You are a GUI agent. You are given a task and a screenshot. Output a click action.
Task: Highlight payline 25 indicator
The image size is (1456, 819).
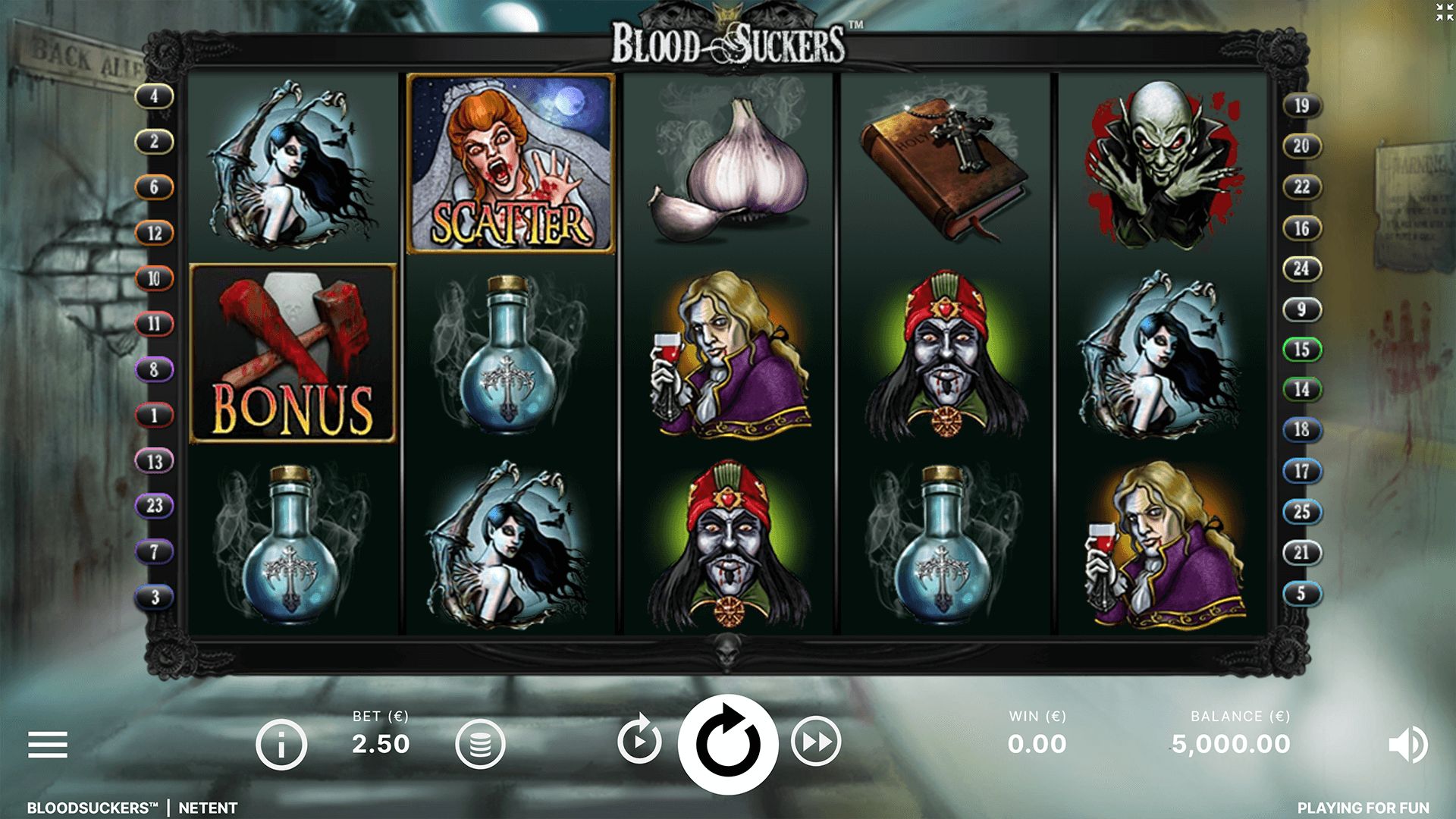click(1301, 512)
